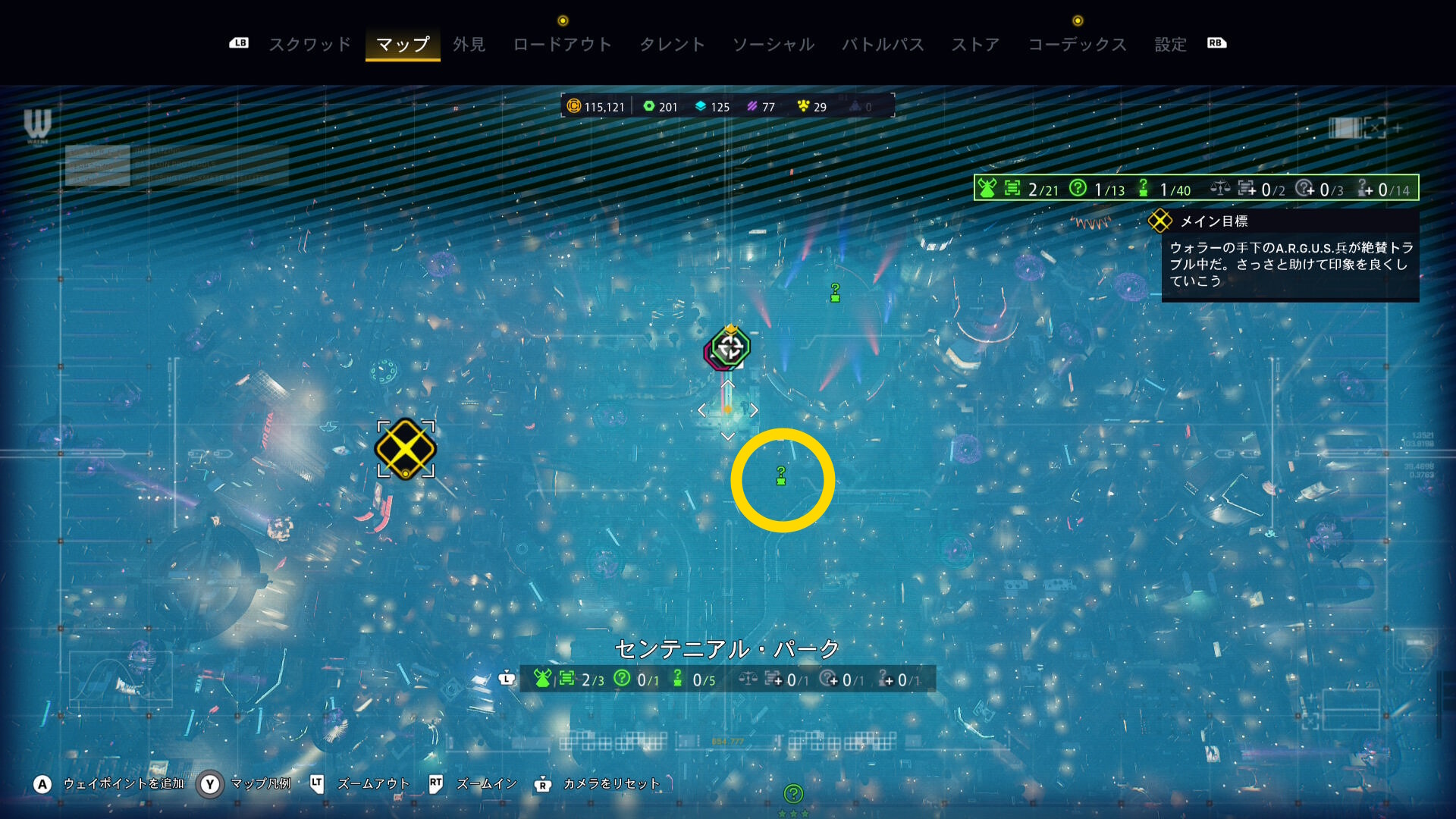Click the player position crosshair marker
The width and height of the screenshot is (1456, 819).
[x=730, y=347]
